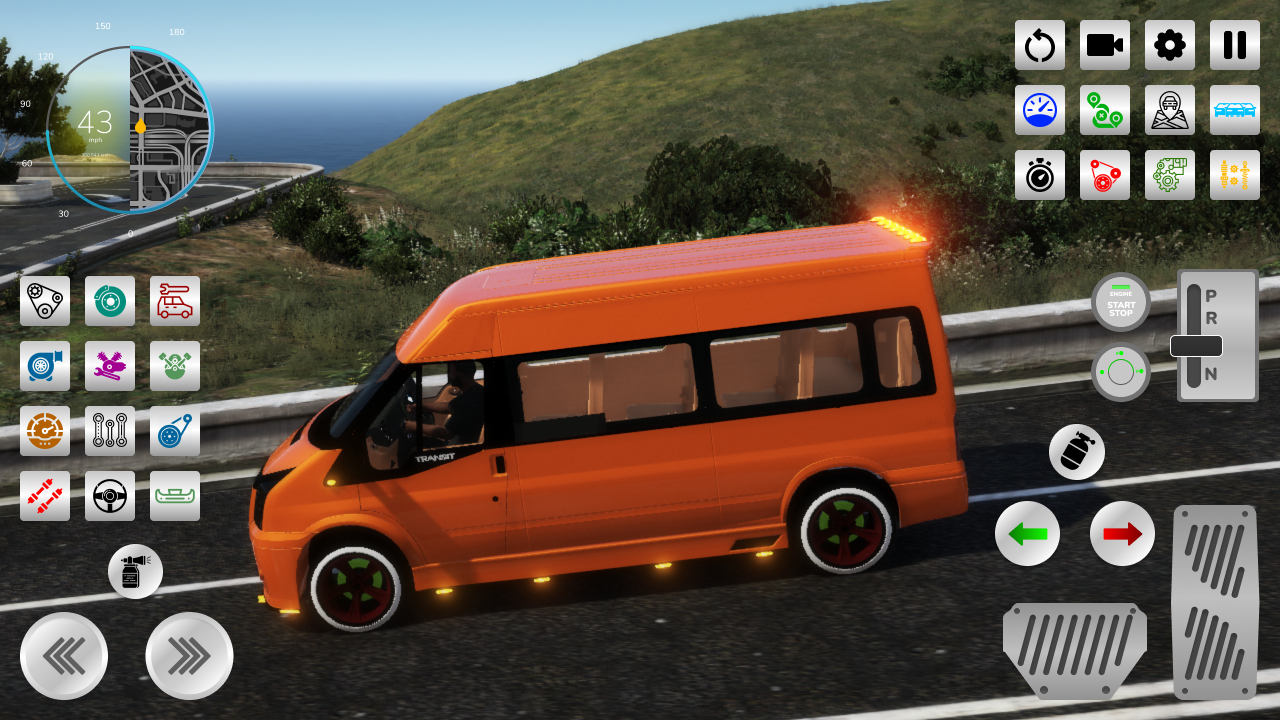Viewport: 1280px width, 720px height.
Task: Open the engine pistons tuning panel
Action: [x=175, y=366]
